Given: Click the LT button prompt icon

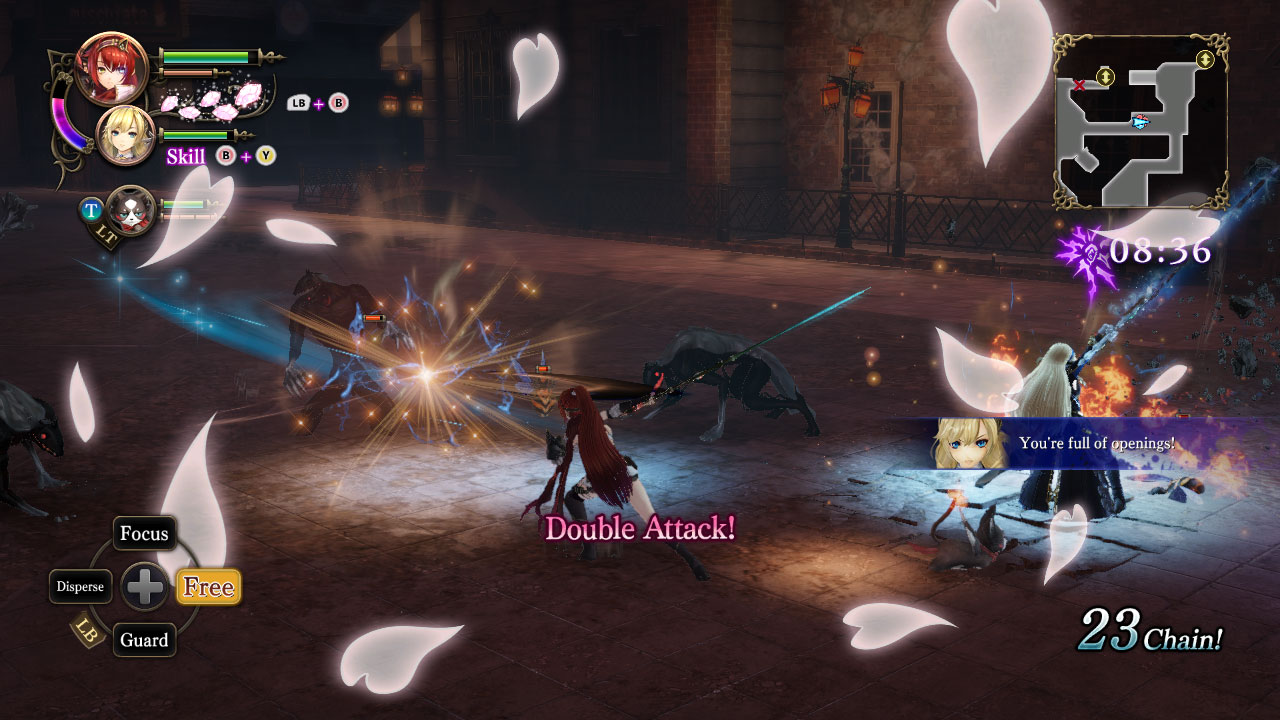Looking at the screenshot, I should click(104, 232).
